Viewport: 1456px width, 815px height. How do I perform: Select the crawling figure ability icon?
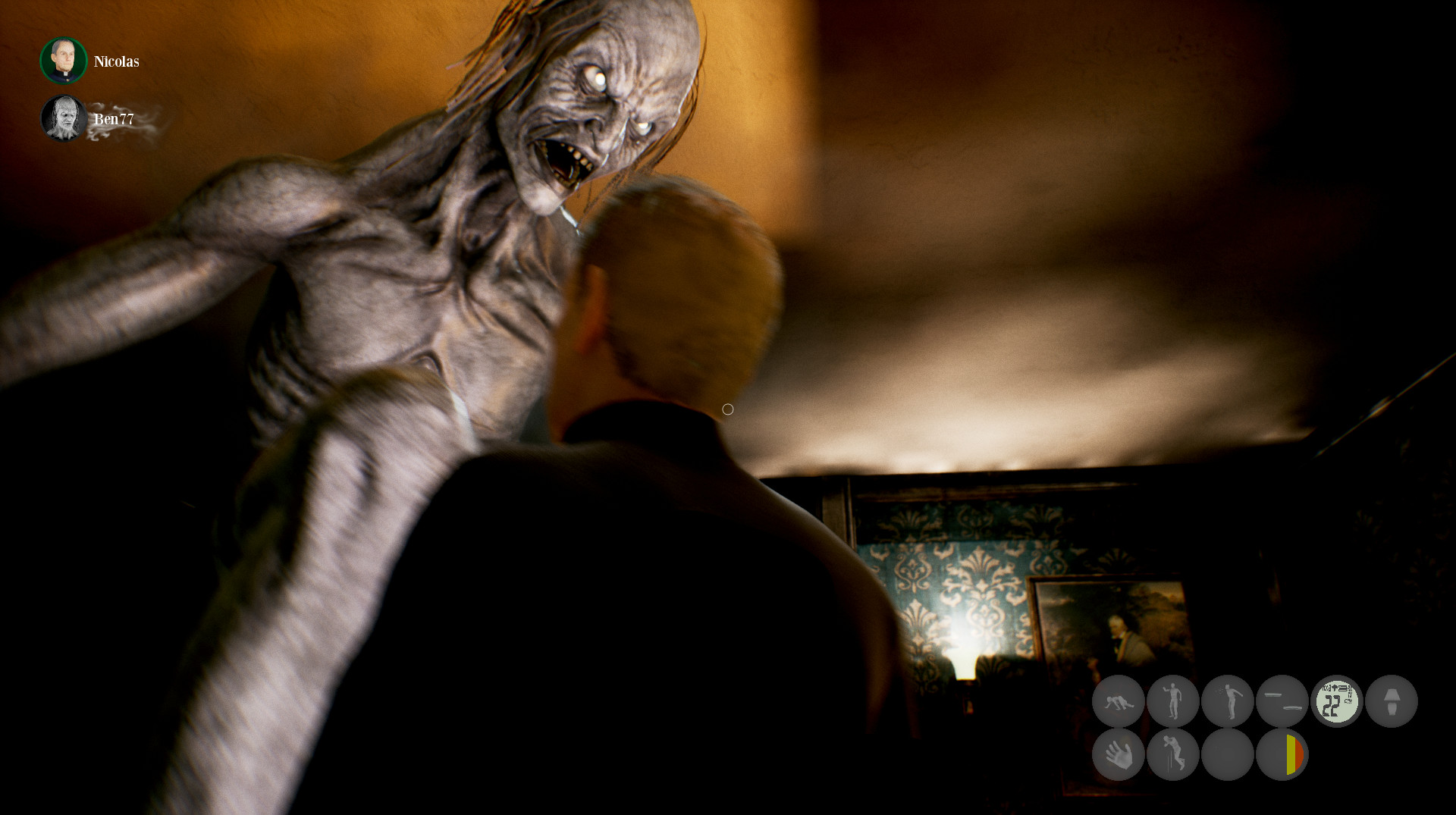click(x=1119, y=701)
